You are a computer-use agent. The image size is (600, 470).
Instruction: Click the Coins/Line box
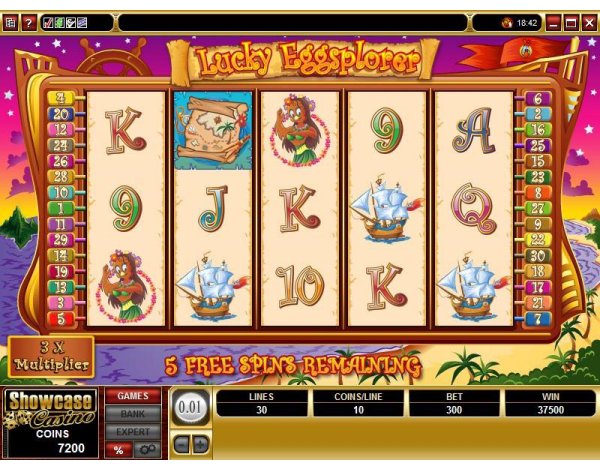[x=360, y=403]
